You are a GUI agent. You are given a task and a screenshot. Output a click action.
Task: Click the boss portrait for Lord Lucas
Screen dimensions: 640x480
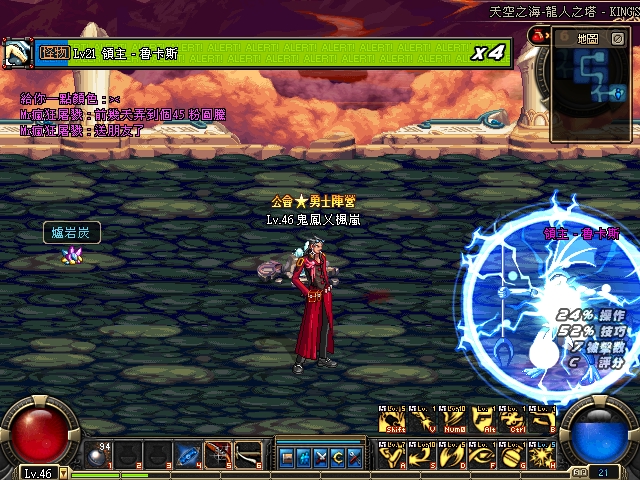pyautogui.click(x=16, y=53)
